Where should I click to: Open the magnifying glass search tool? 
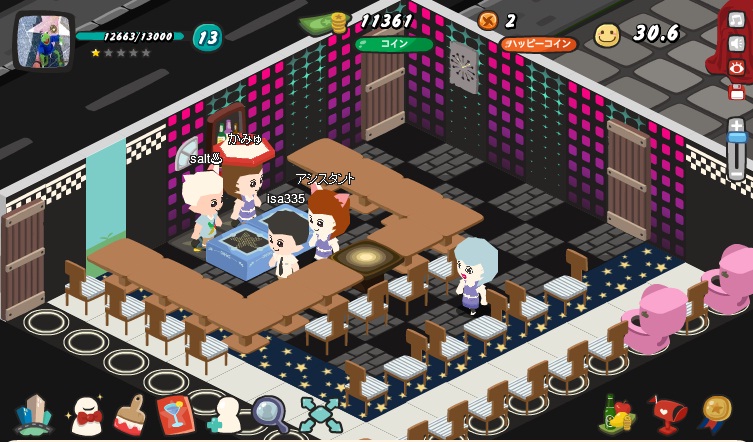(x=269, y=413)
